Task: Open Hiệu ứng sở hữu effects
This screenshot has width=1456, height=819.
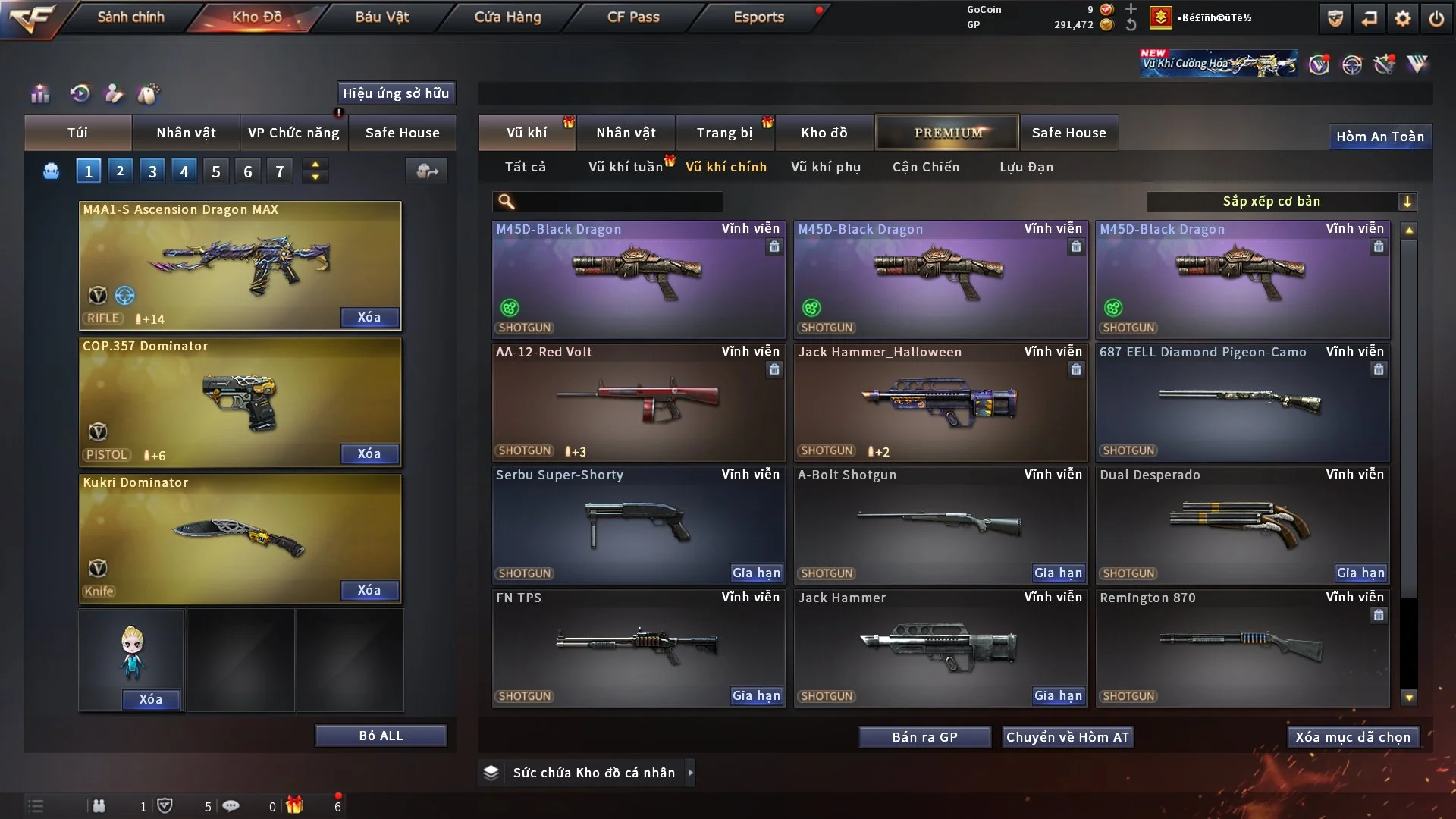Action: pyautogui.click(x=396, y=93)
